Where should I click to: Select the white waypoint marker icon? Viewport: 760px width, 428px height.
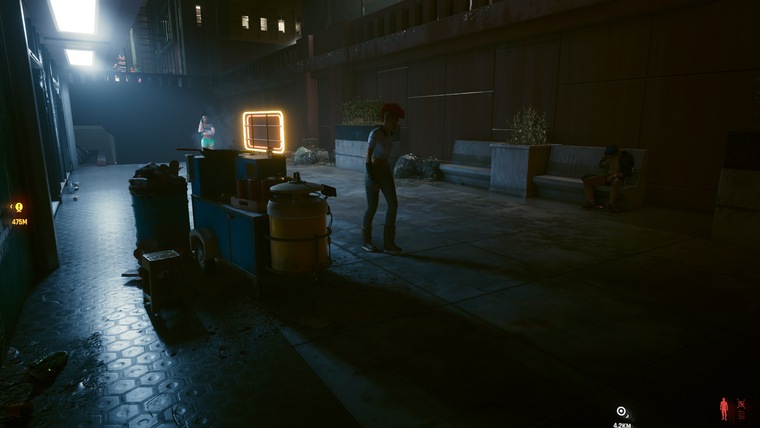[x=622, y=411]
